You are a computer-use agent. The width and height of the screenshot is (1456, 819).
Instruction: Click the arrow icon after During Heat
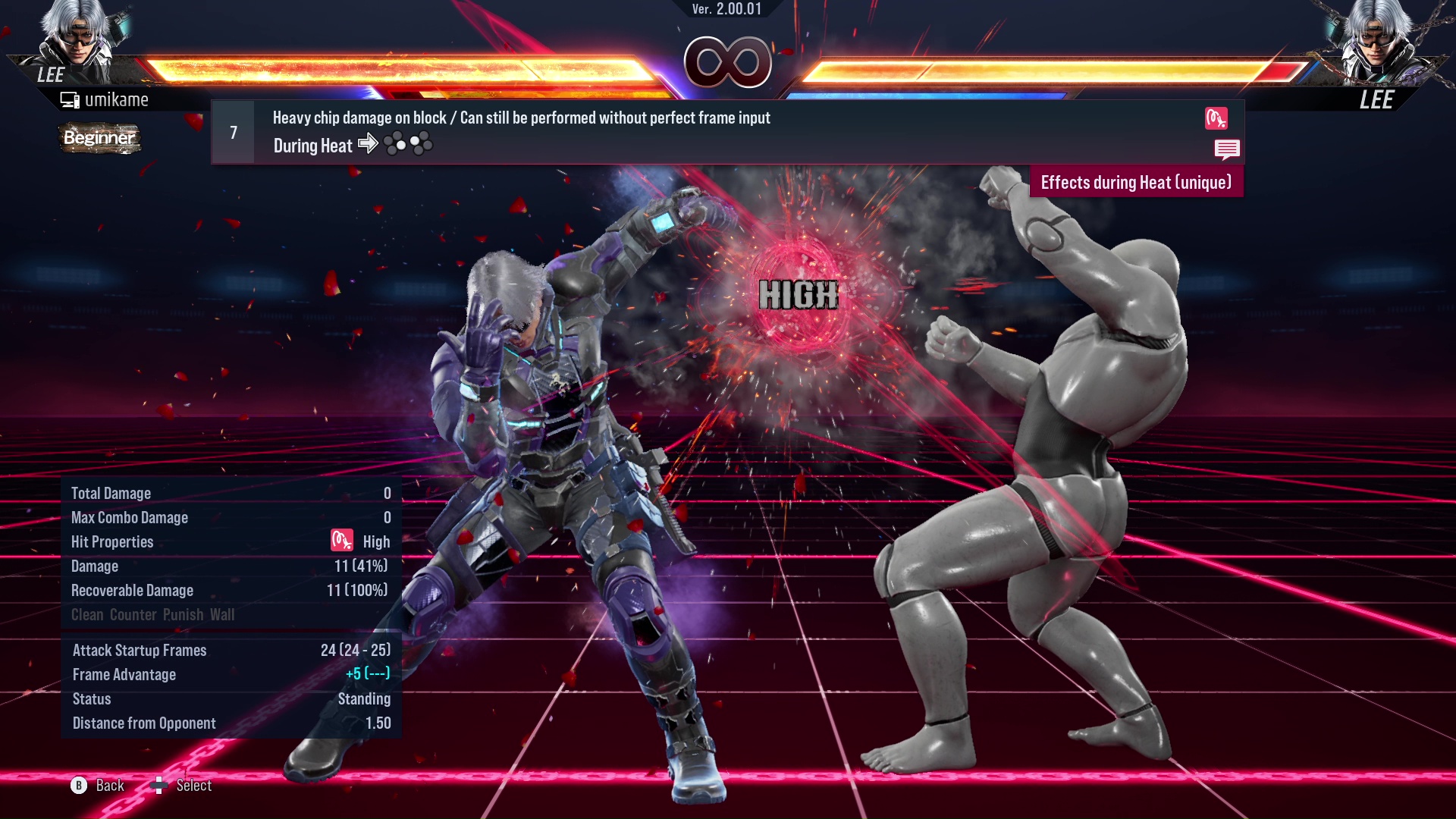pos(369,144)
